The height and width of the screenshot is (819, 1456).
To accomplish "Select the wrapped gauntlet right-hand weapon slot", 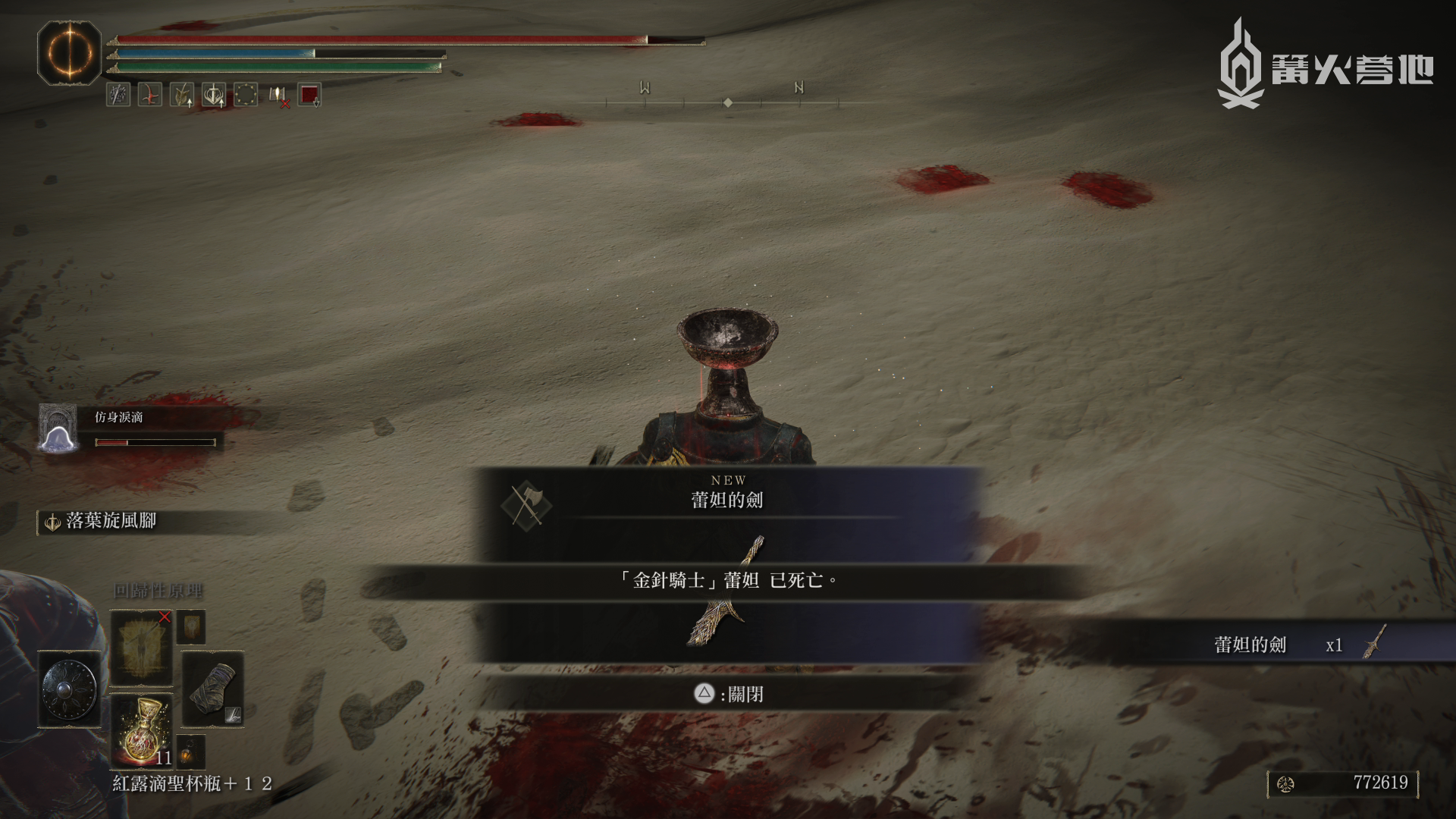I will click(x=212, y=688).
